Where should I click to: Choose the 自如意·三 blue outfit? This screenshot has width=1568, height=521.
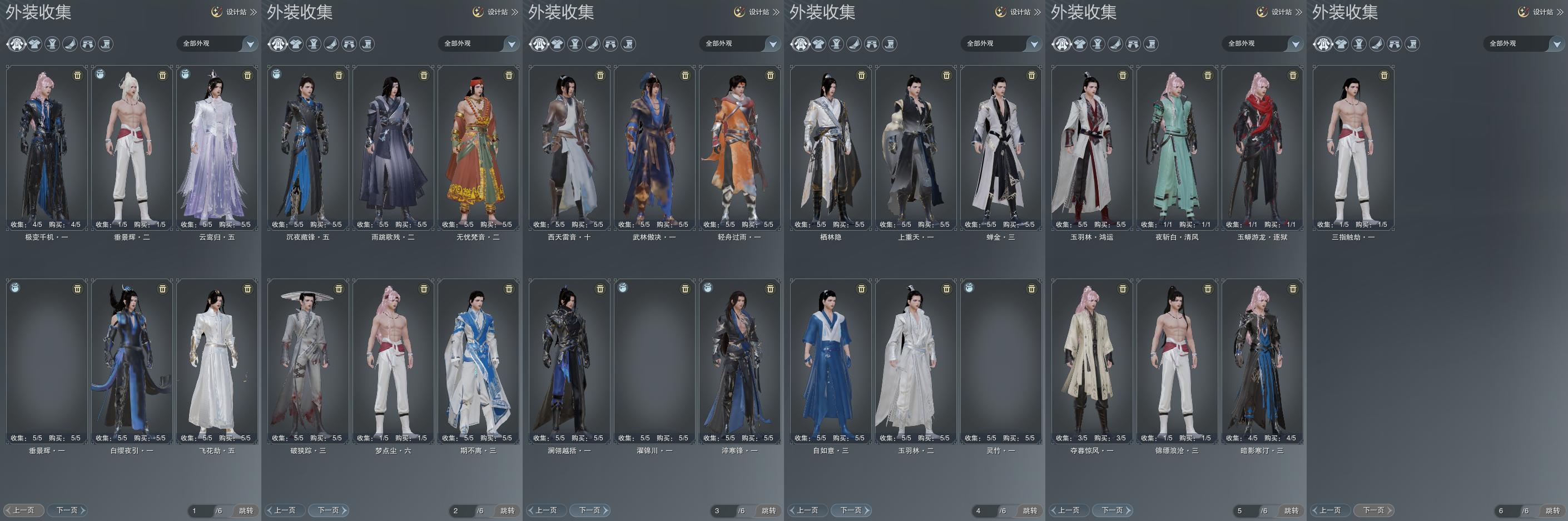(830, 360)
